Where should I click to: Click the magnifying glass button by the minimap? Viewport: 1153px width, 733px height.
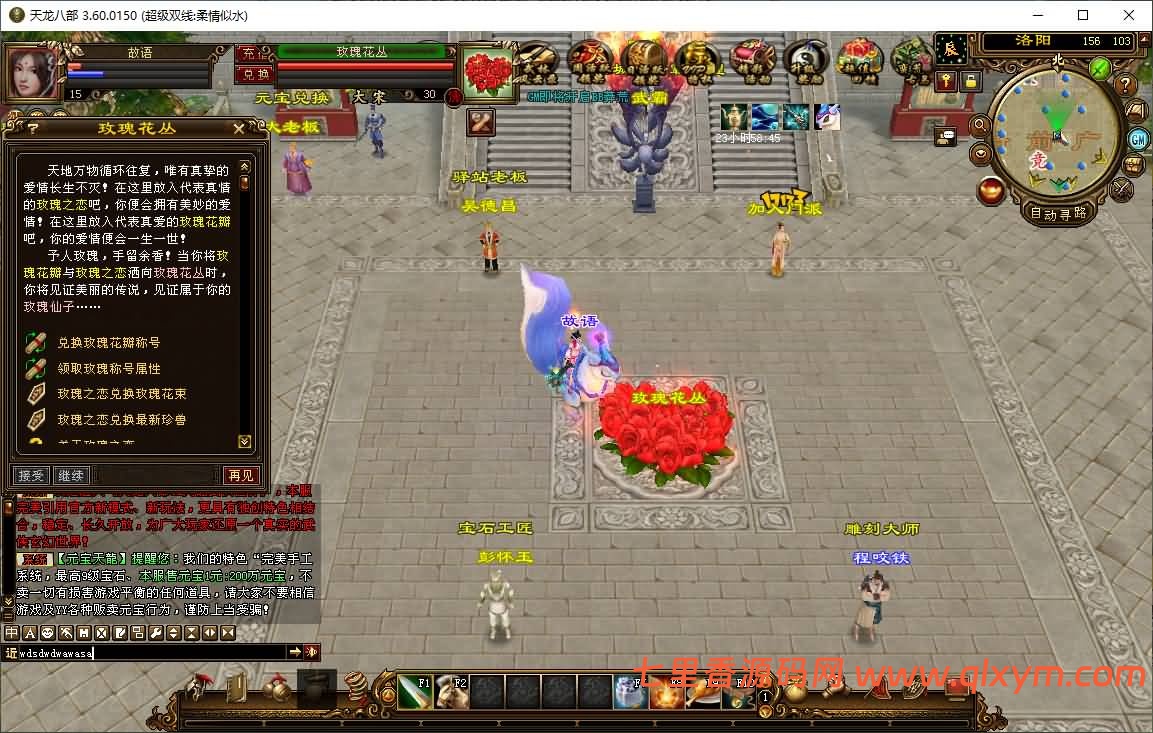981,127
